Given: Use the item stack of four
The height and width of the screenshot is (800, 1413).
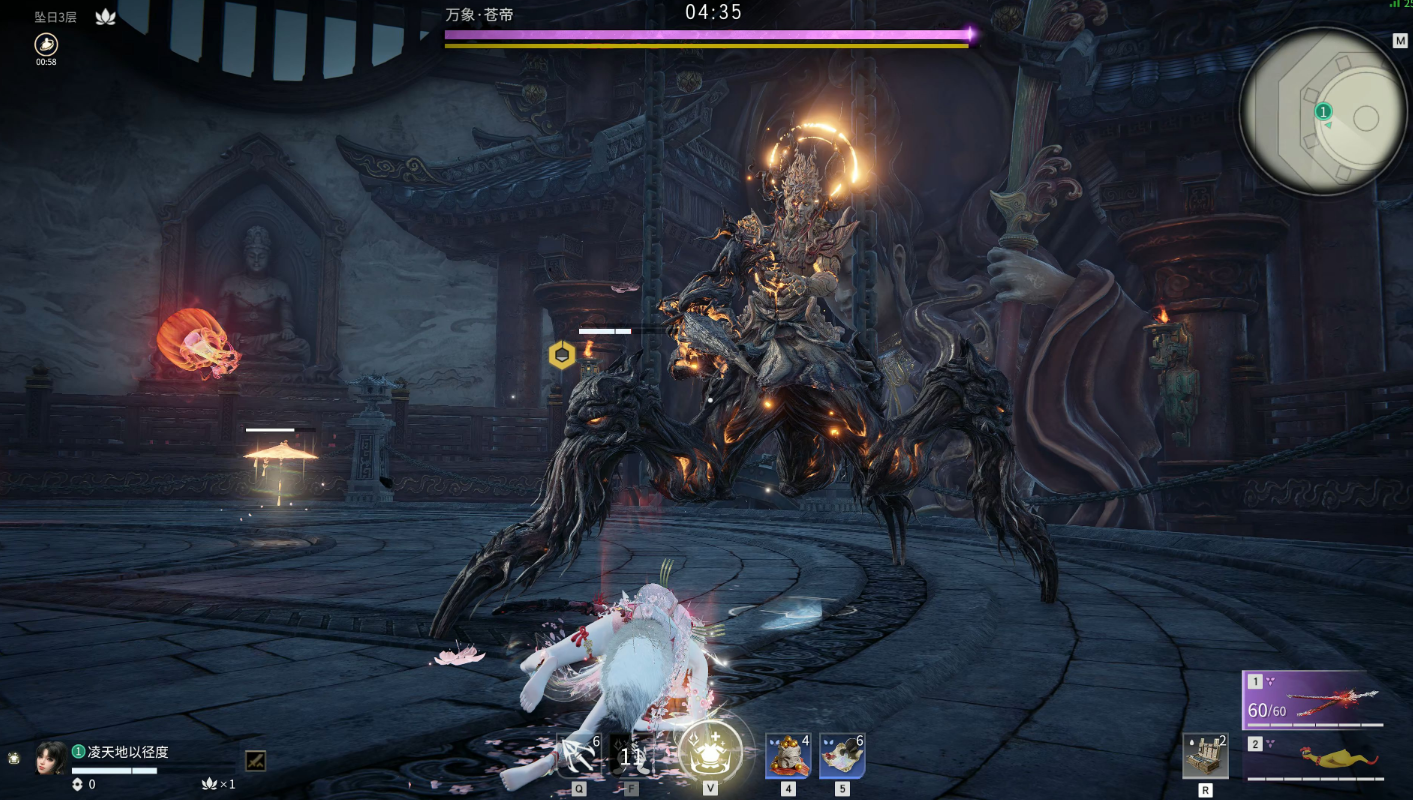Looking at the screenshot, I should click(x=788, y=756).
